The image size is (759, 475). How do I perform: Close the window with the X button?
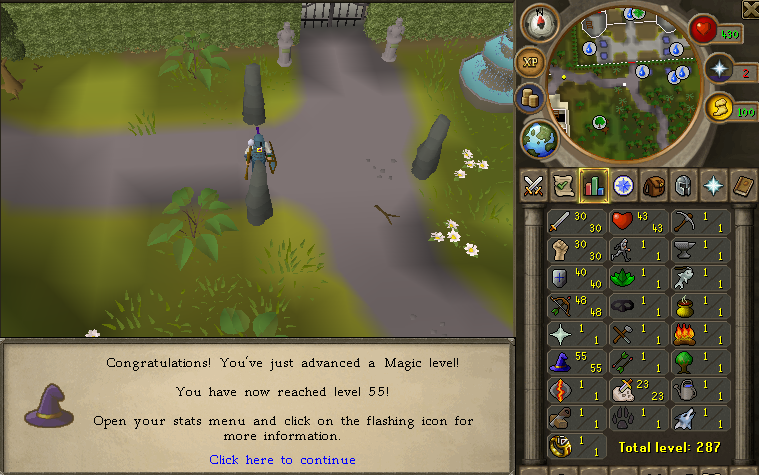click(x=750, y=9)
